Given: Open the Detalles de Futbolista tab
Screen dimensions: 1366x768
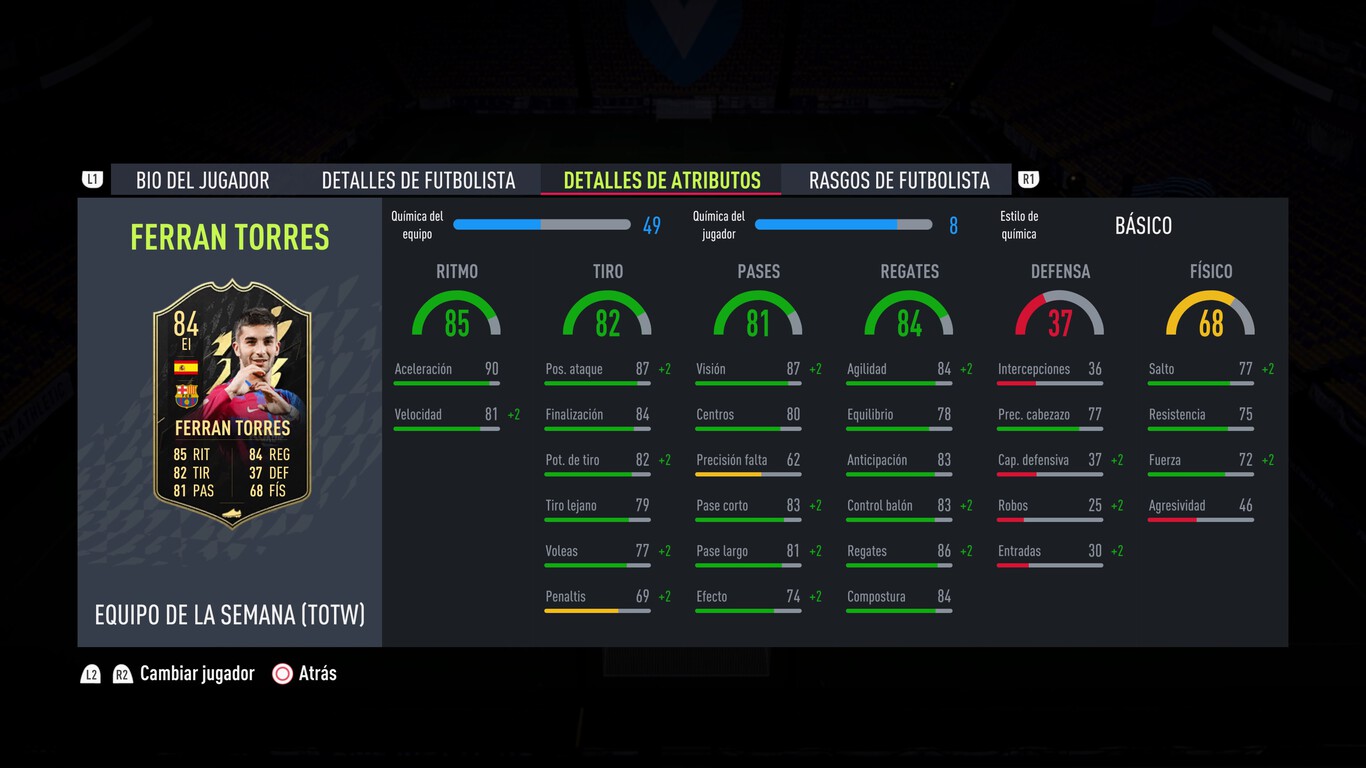Looking at the screenshot, I should coord(420,179).
